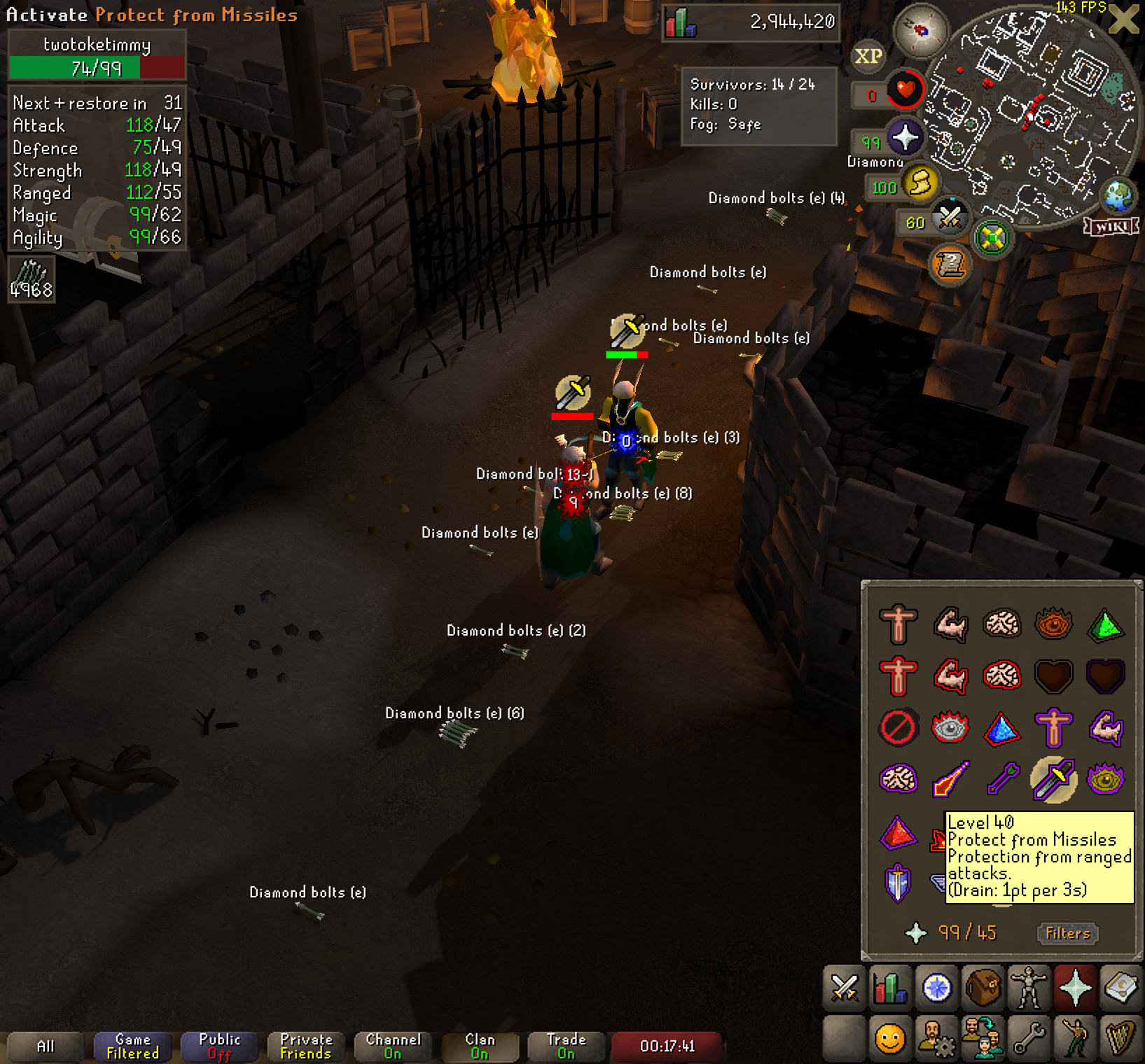
Task: Click the Wiki lookup banner
Action: pos(1111,227)
